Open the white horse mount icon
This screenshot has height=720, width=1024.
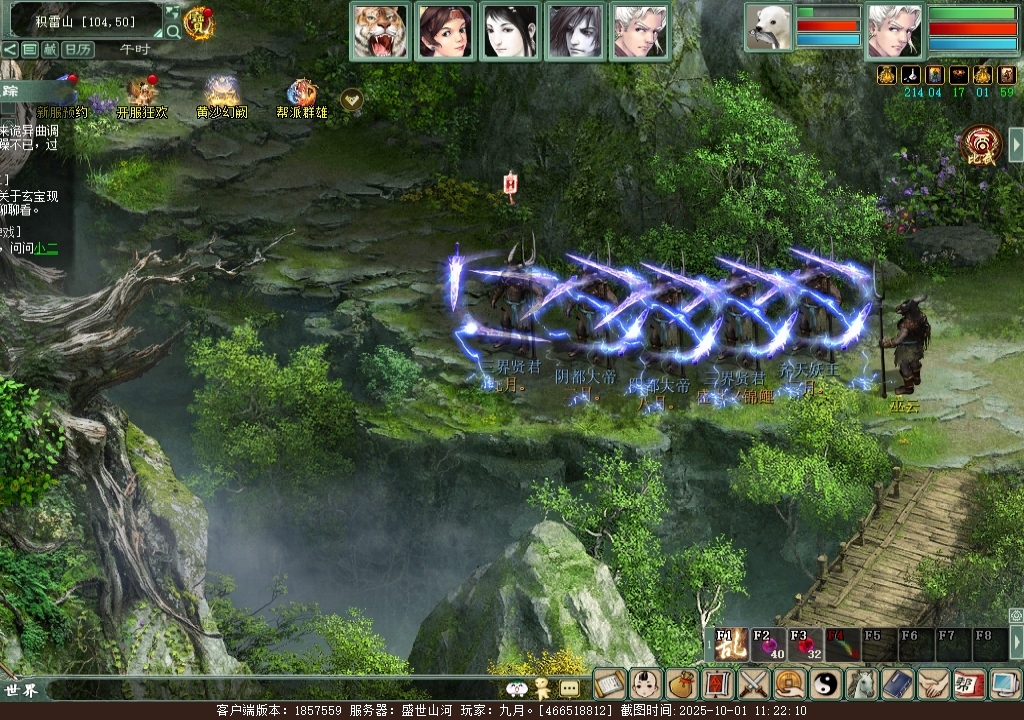coord(862,684)
